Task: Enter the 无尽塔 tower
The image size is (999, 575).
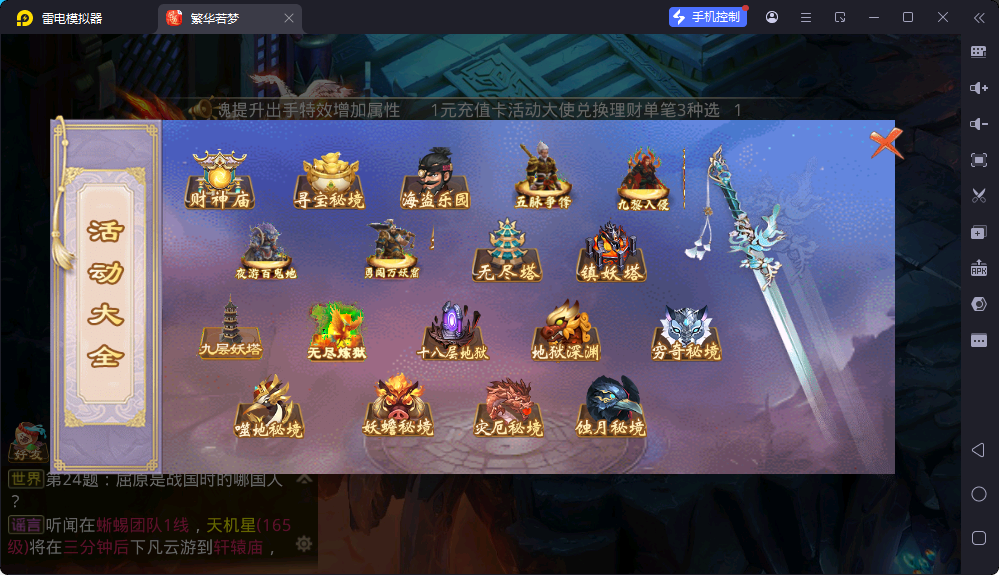Action: pos(509,252)
